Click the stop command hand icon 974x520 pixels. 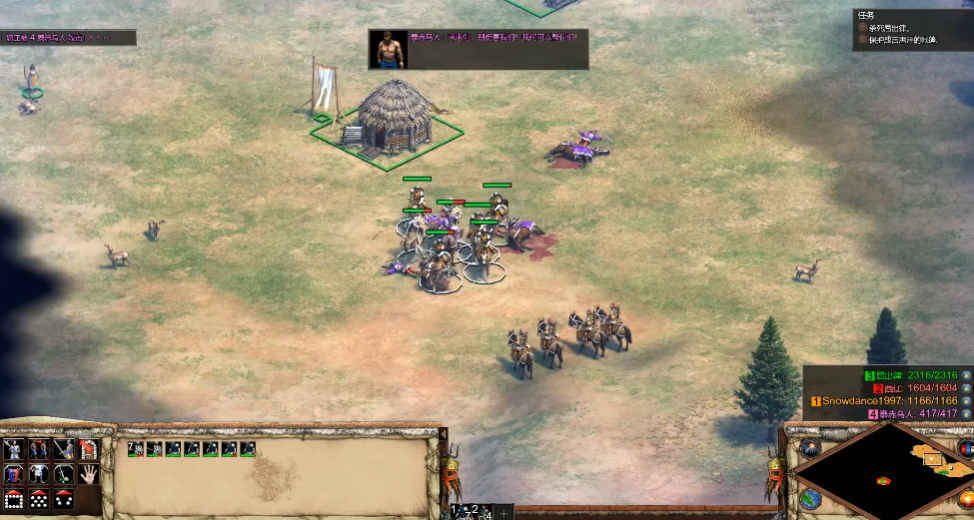[x=89, y=473]
